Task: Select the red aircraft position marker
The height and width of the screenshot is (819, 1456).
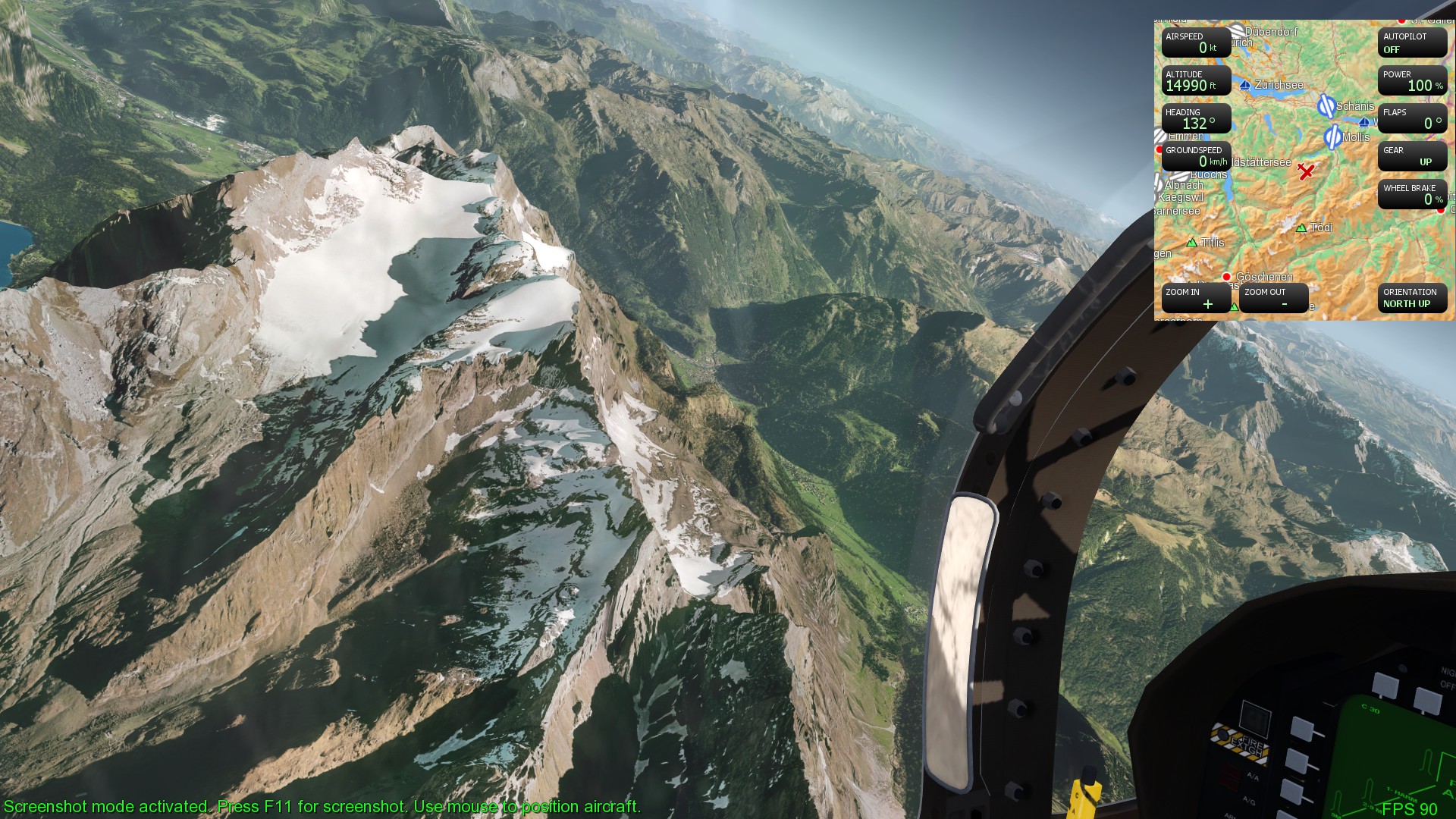Action: 1304,170
